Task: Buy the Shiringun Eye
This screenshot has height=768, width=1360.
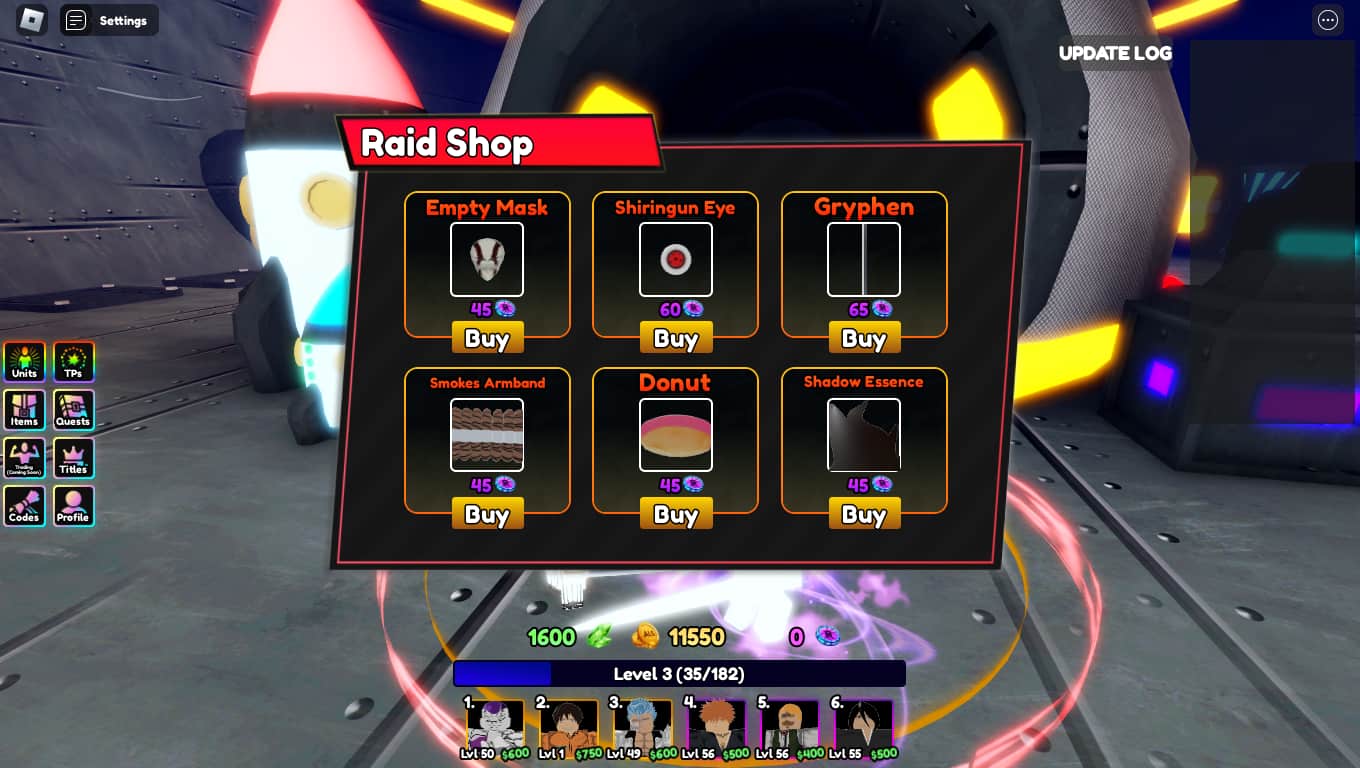Action: coord(675,338)
